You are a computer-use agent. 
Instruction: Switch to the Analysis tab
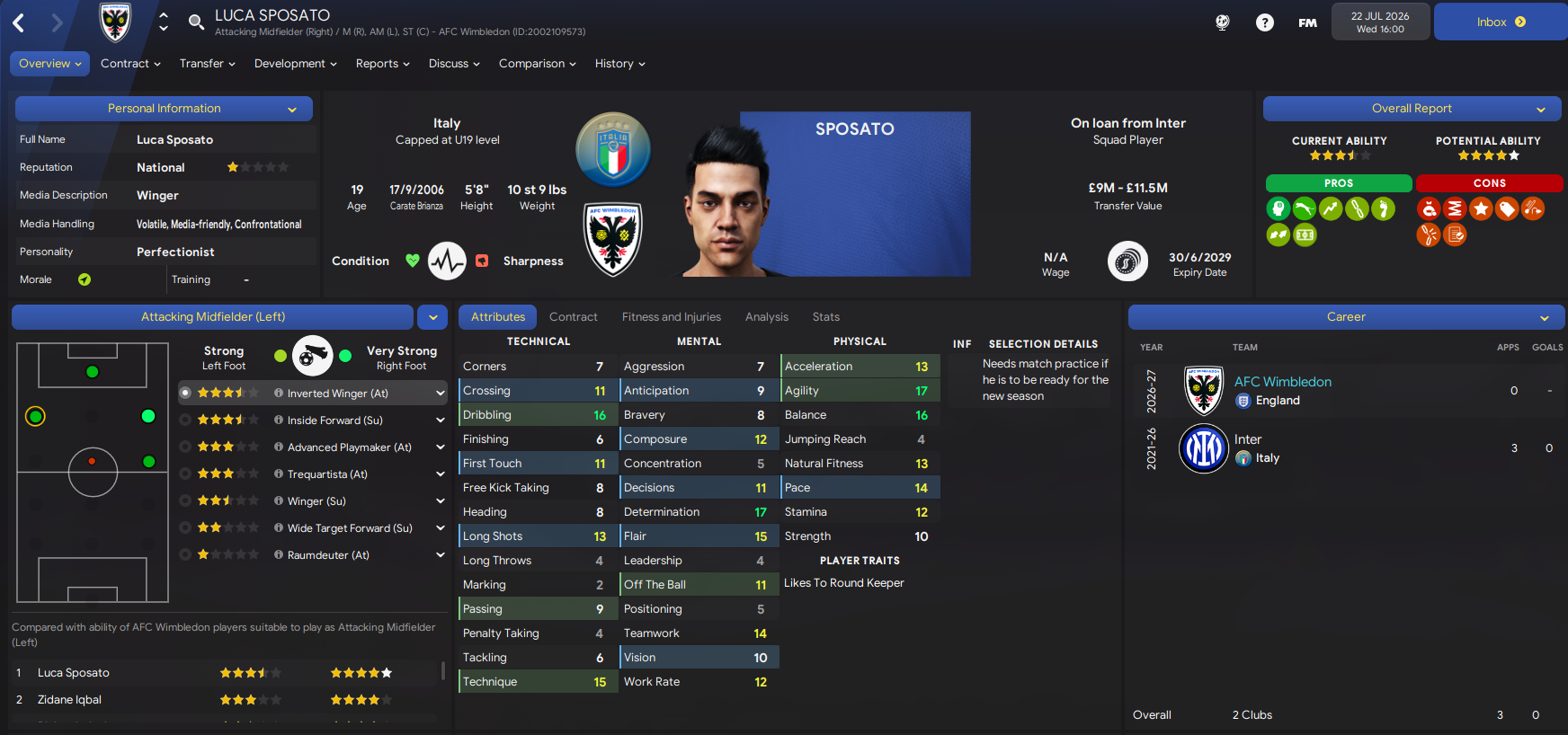coord(766,317)
